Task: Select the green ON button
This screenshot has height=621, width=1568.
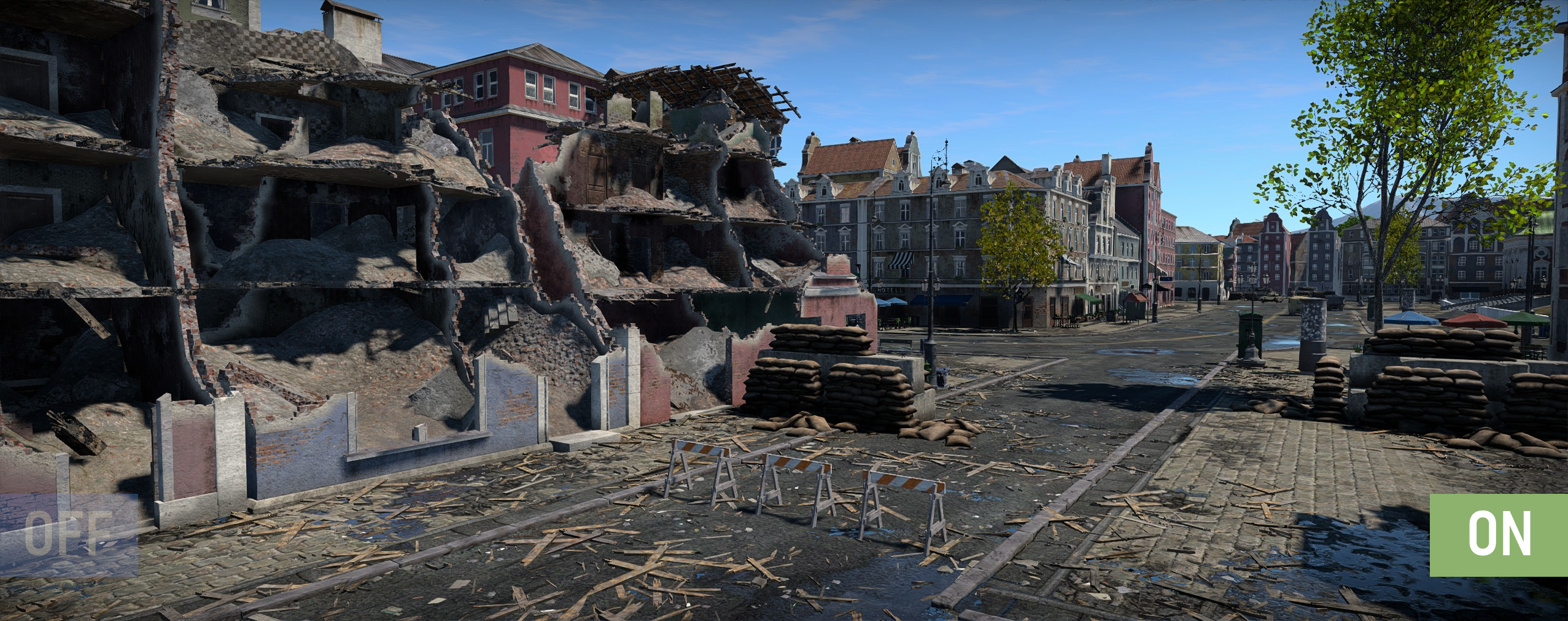Action: click(x=1498, y=534)
